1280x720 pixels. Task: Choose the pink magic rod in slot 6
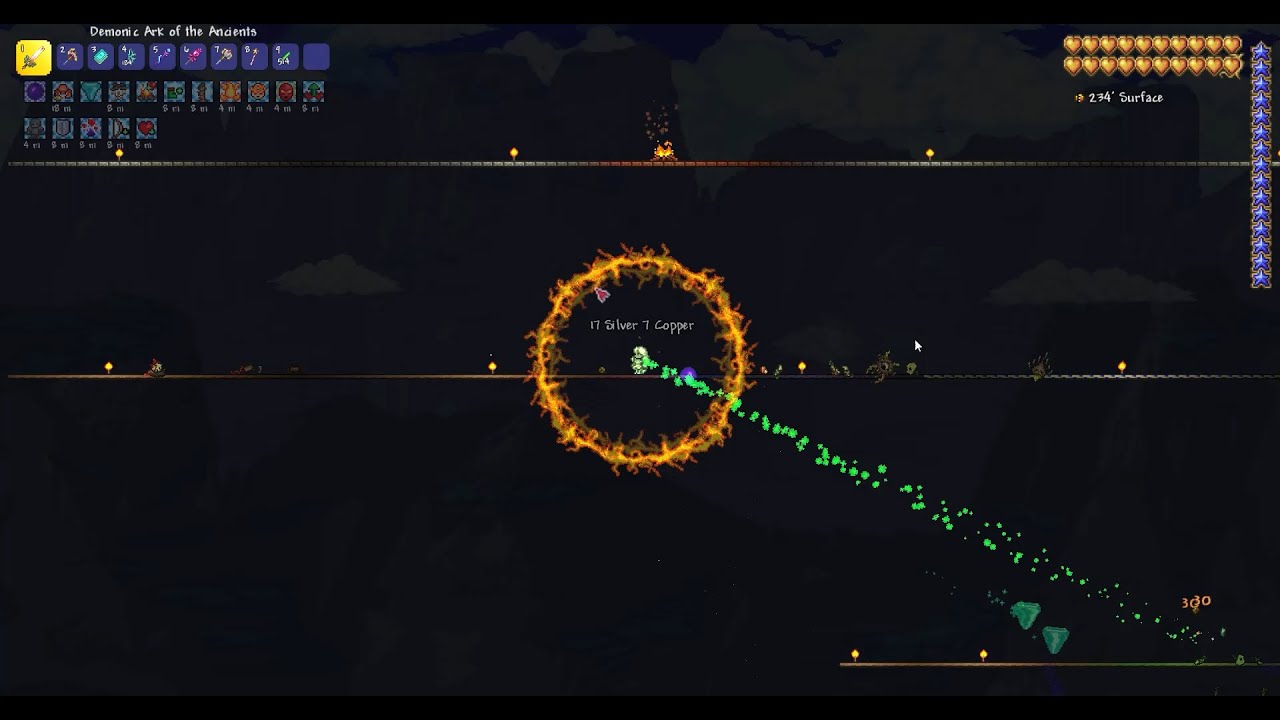[193, 57]
